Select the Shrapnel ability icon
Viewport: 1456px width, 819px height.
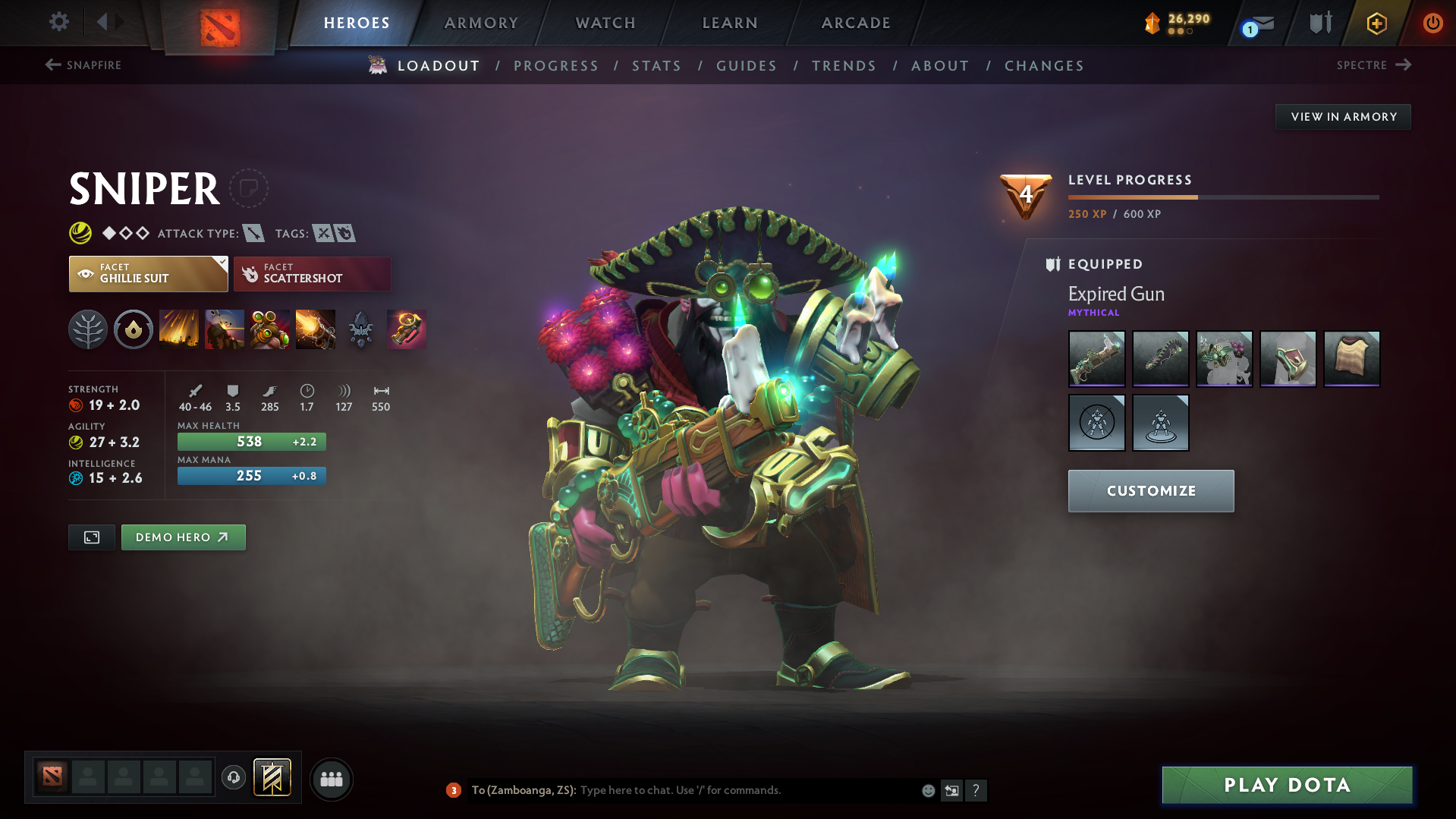[178, 329]
